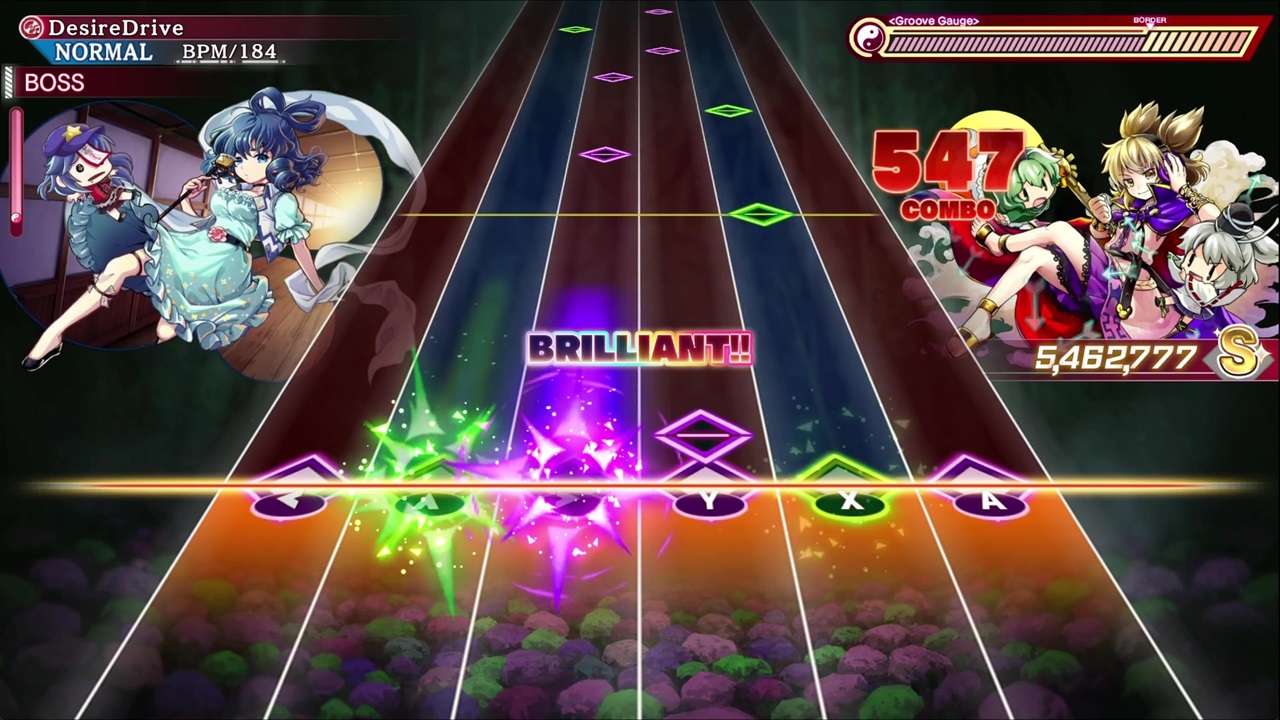Click the music note icon beside DesireDrive
1280x720 pixels.
[x=30, y=27]
